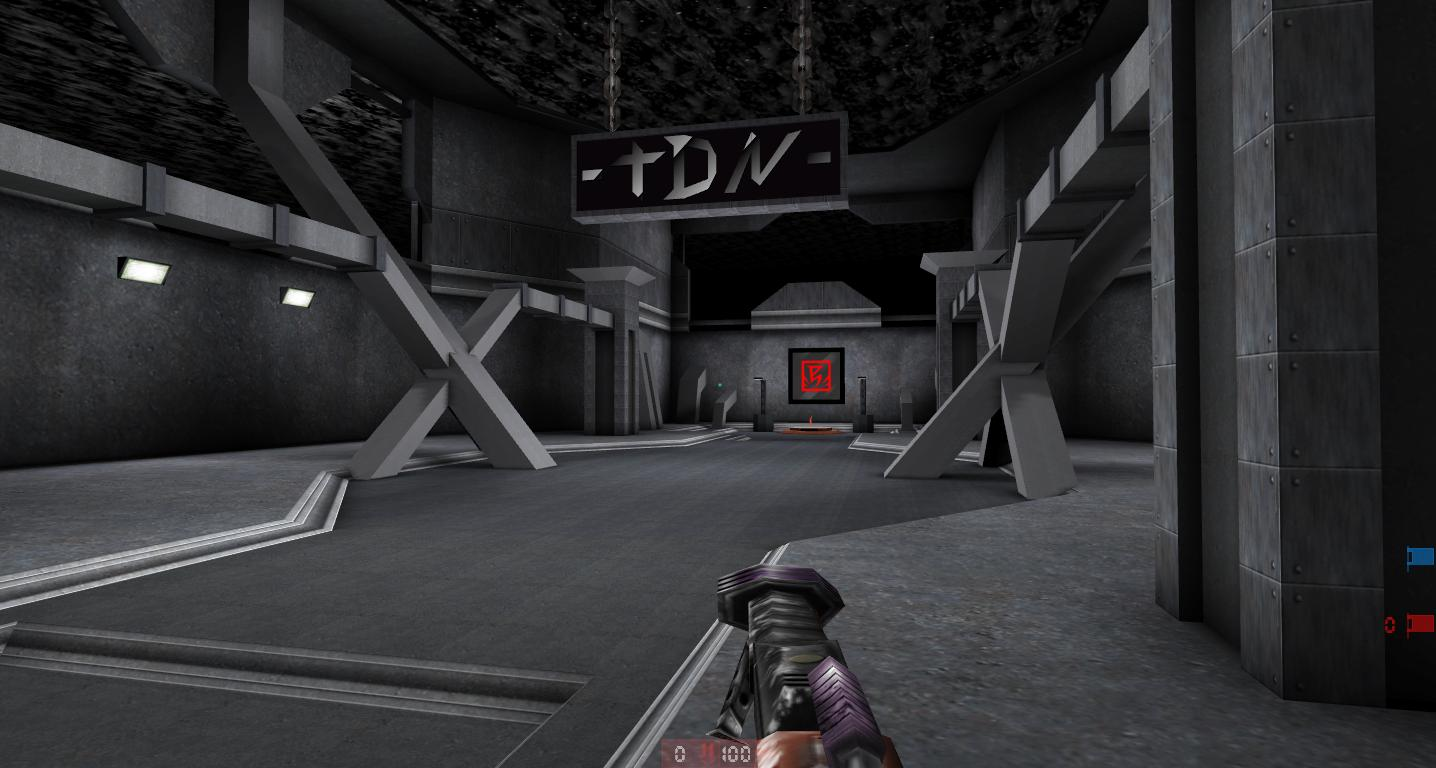Toggle the green indicator light near the pillar
The height and width of the screenshot is (768, 1436).
point(721,383)
